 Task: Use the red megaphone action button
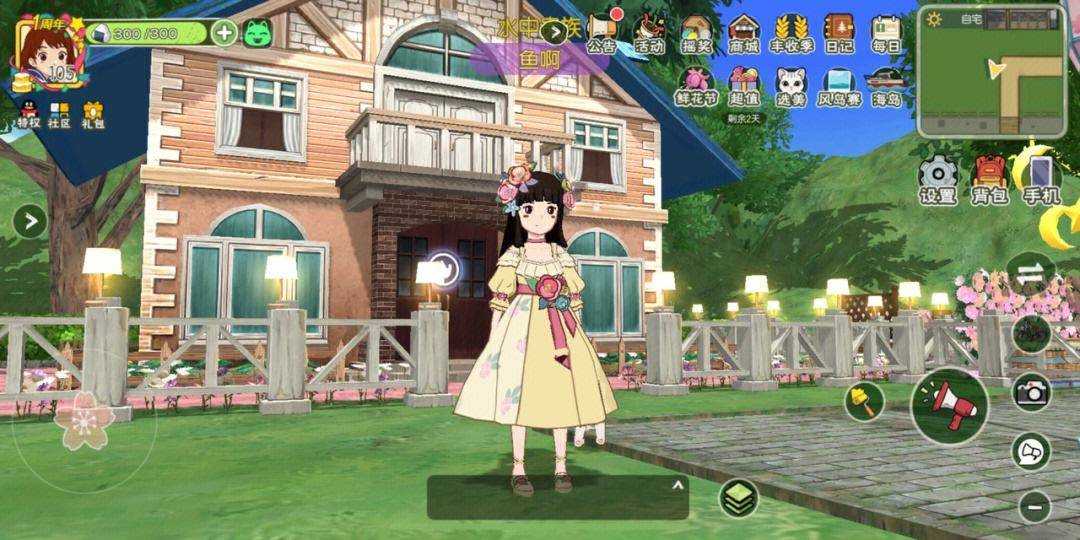949,406
